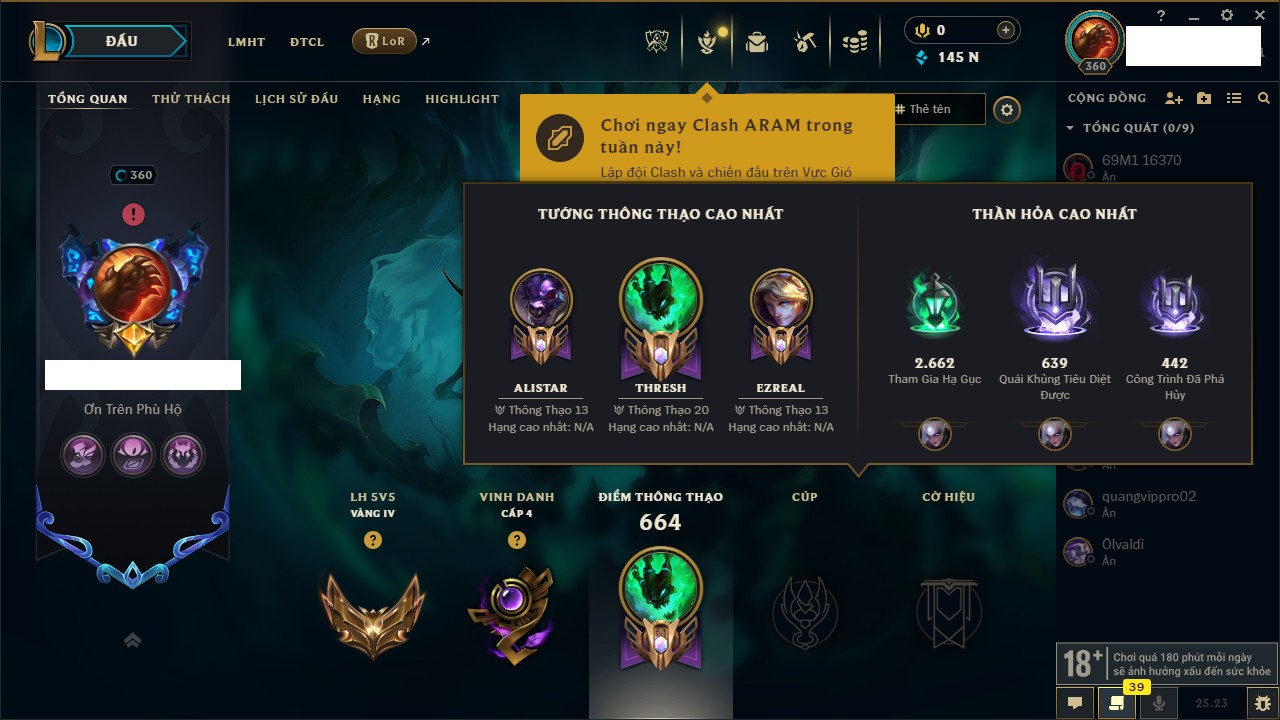
Task: Switch to the Lịch Sử Đấu tab
Action: pyautogui.click(x=296, y=99)
